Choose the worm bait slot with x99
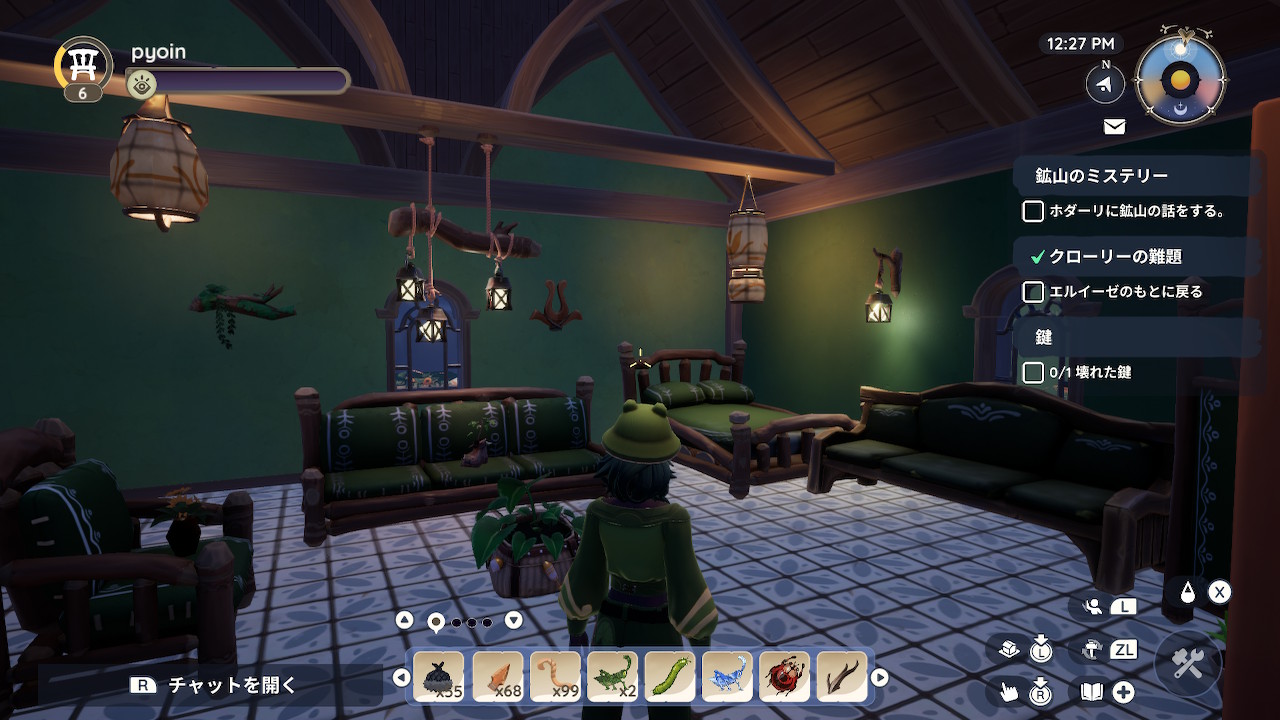 point(555,677)
